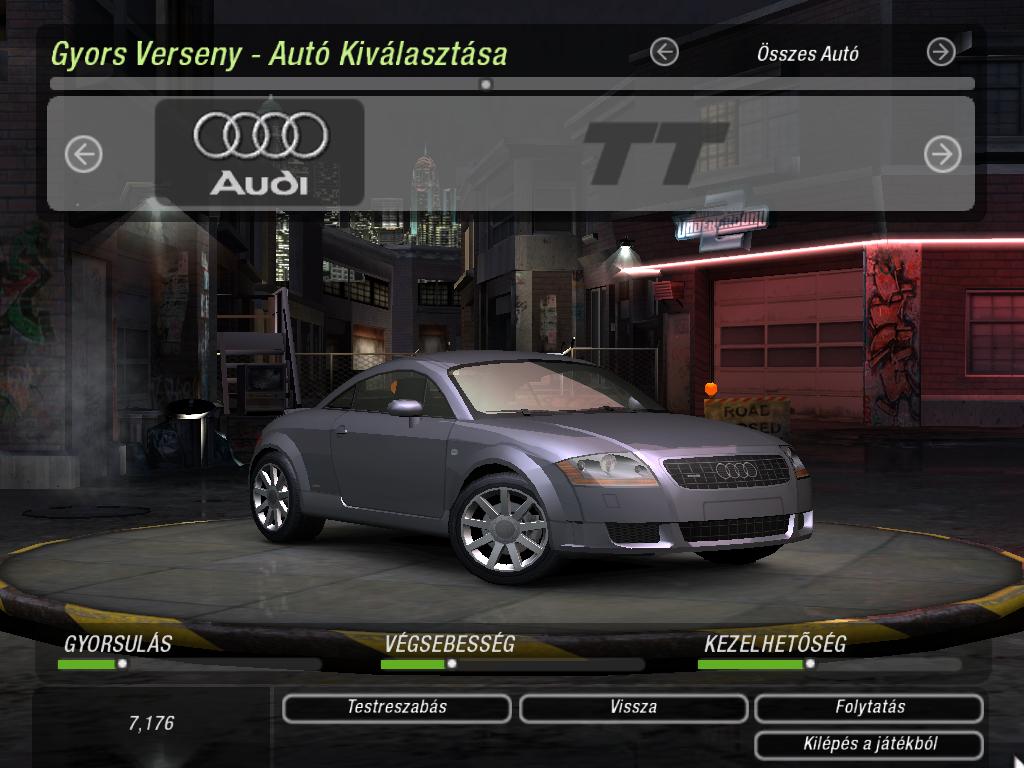Image resolution: width=1024 pixels, height=768 pixels.
Task: Show the previous car with left arrow
Action: coord(84,154)
